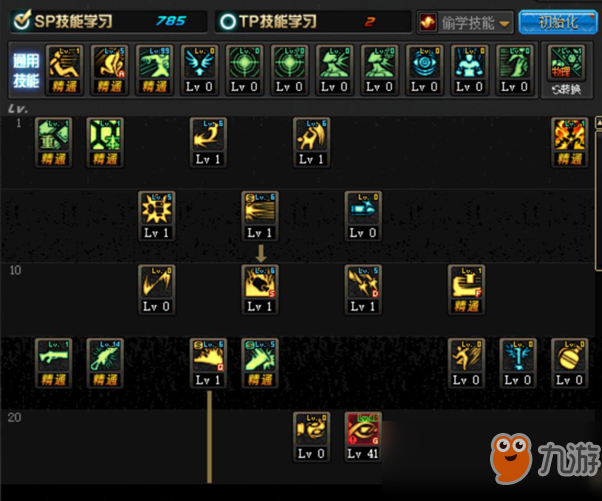Image resolution: width=602 pixels, height=501 pixels.
Task: Click the blue 初始化 reset button
Action: click(x=557, y=21)
